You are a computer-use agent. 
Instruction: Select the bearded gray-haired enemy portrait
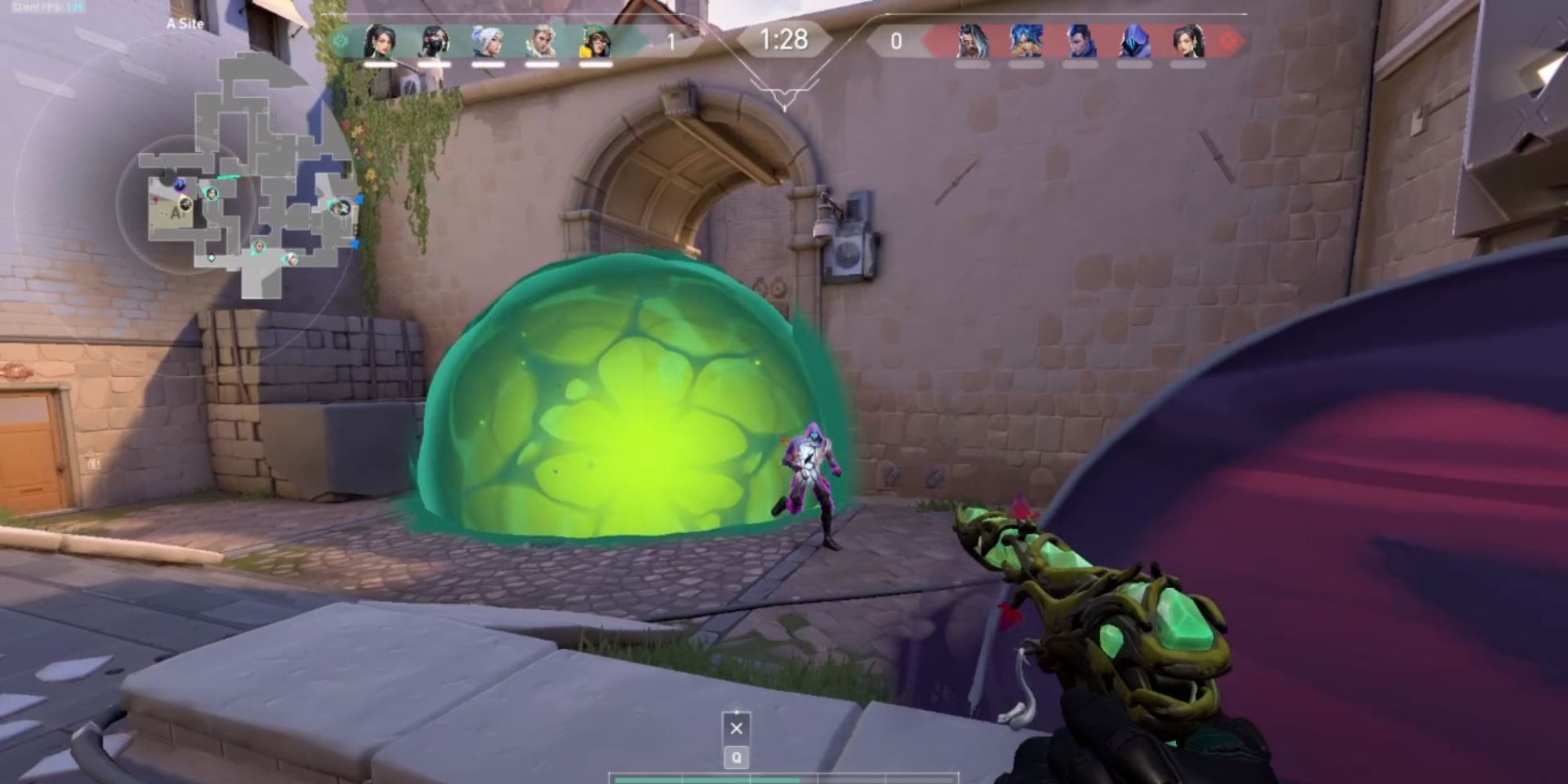tap(972, 41)
